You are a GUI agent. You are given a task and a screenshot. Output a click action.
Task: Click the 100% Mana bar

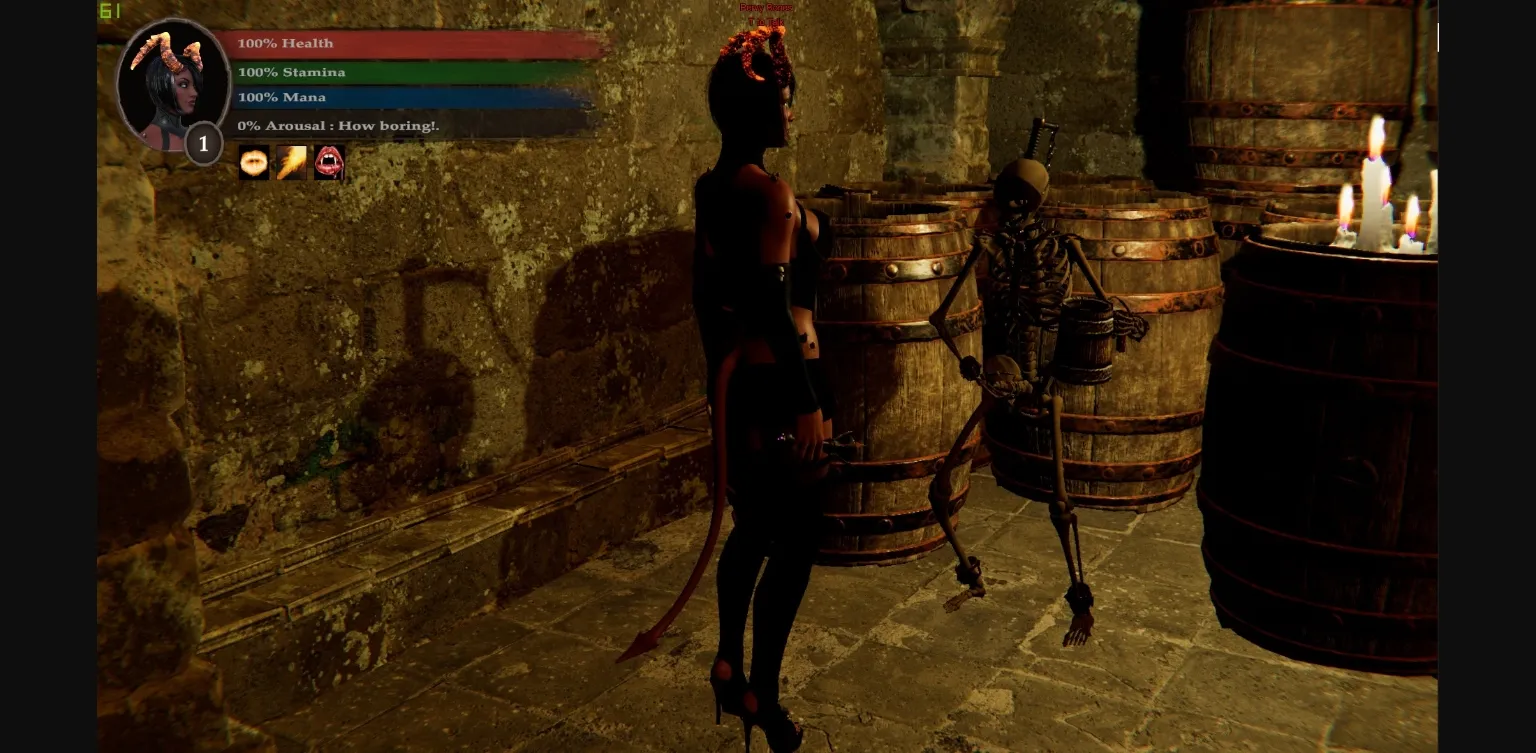coord(417,97)
